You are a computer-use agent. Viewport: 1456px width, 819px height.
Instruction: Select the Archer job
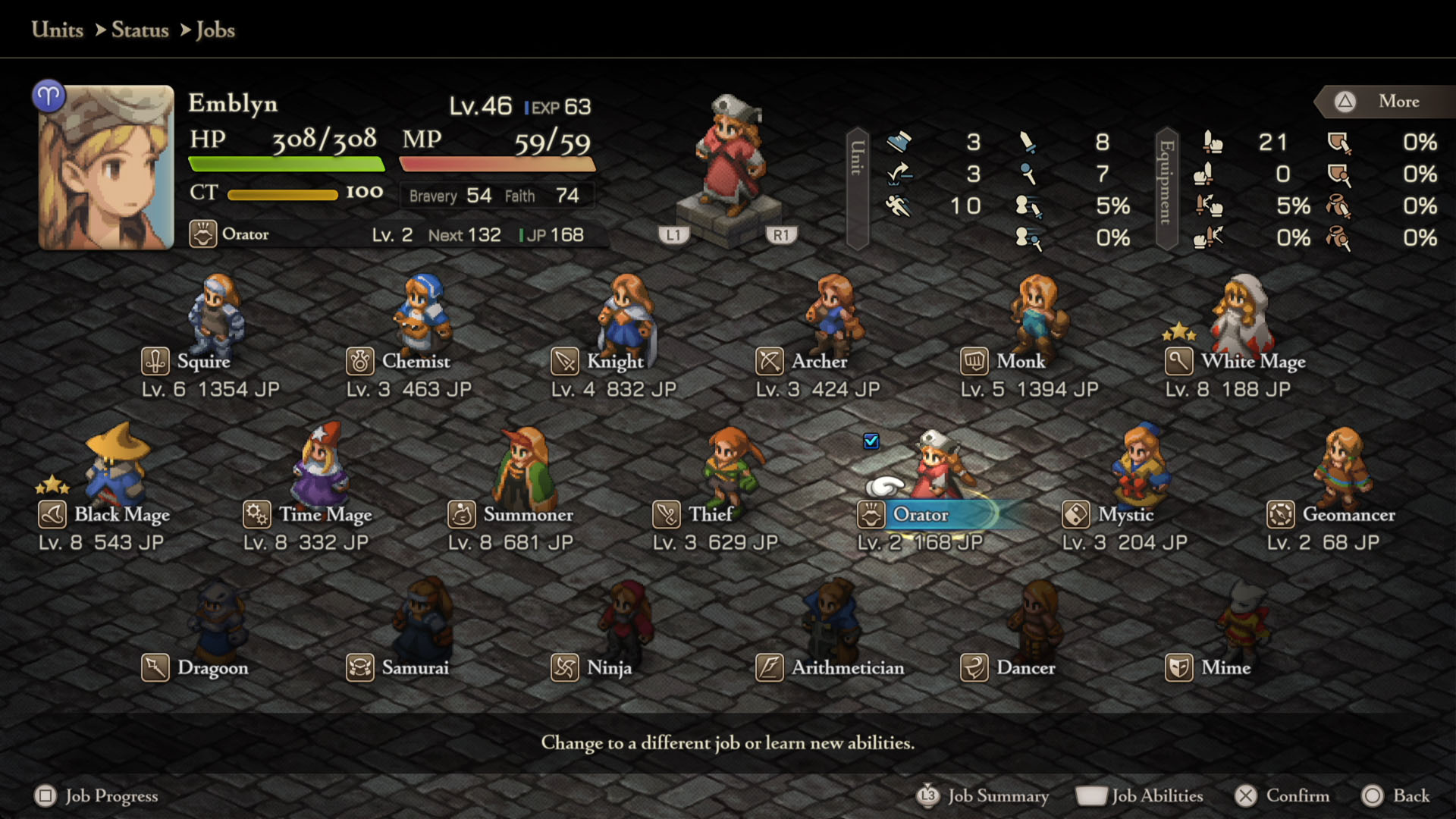[818, 362]
